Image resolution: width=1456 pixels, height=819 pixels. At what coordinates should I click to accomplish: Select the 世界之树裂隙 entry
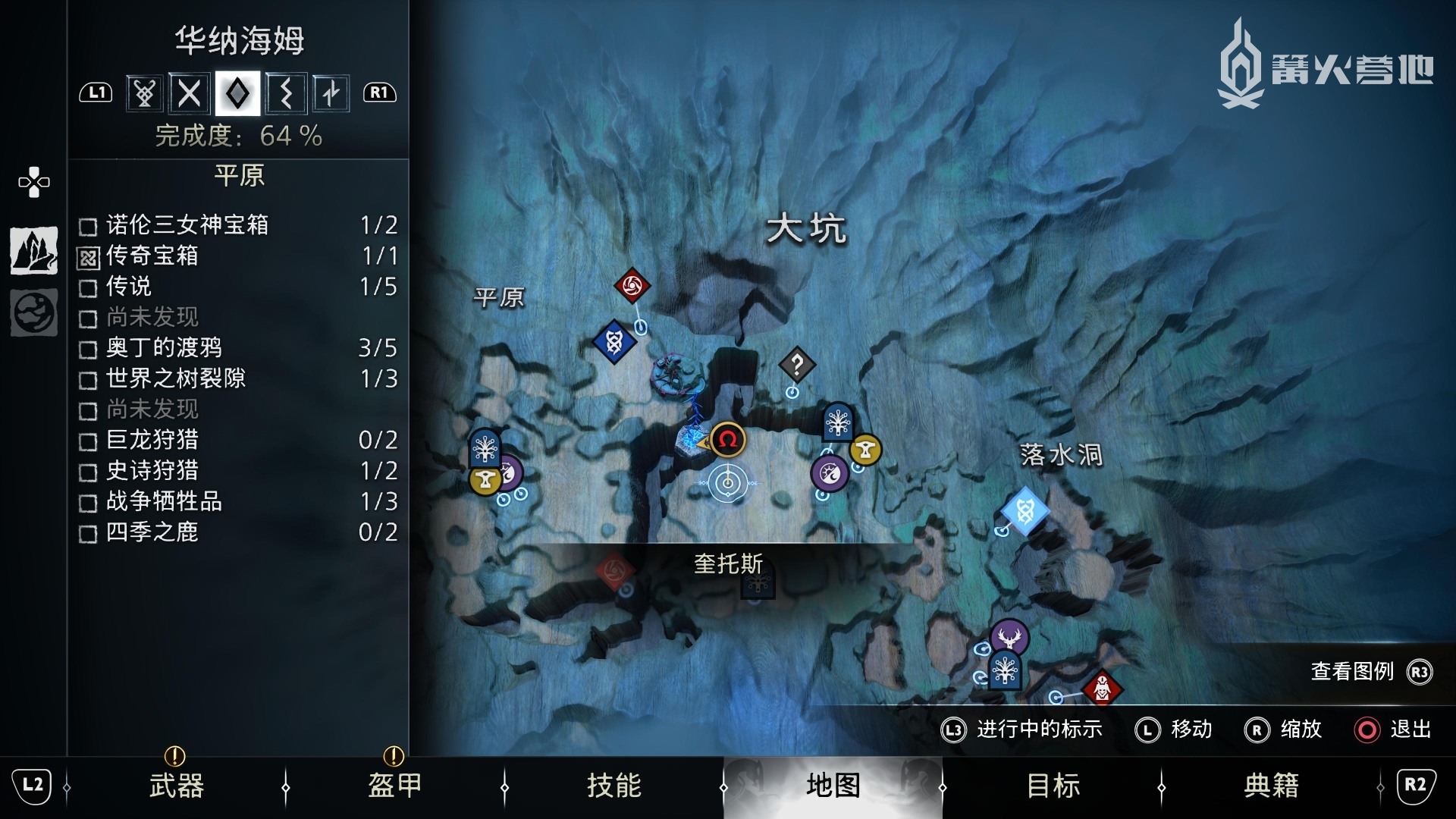coord(238,378)
